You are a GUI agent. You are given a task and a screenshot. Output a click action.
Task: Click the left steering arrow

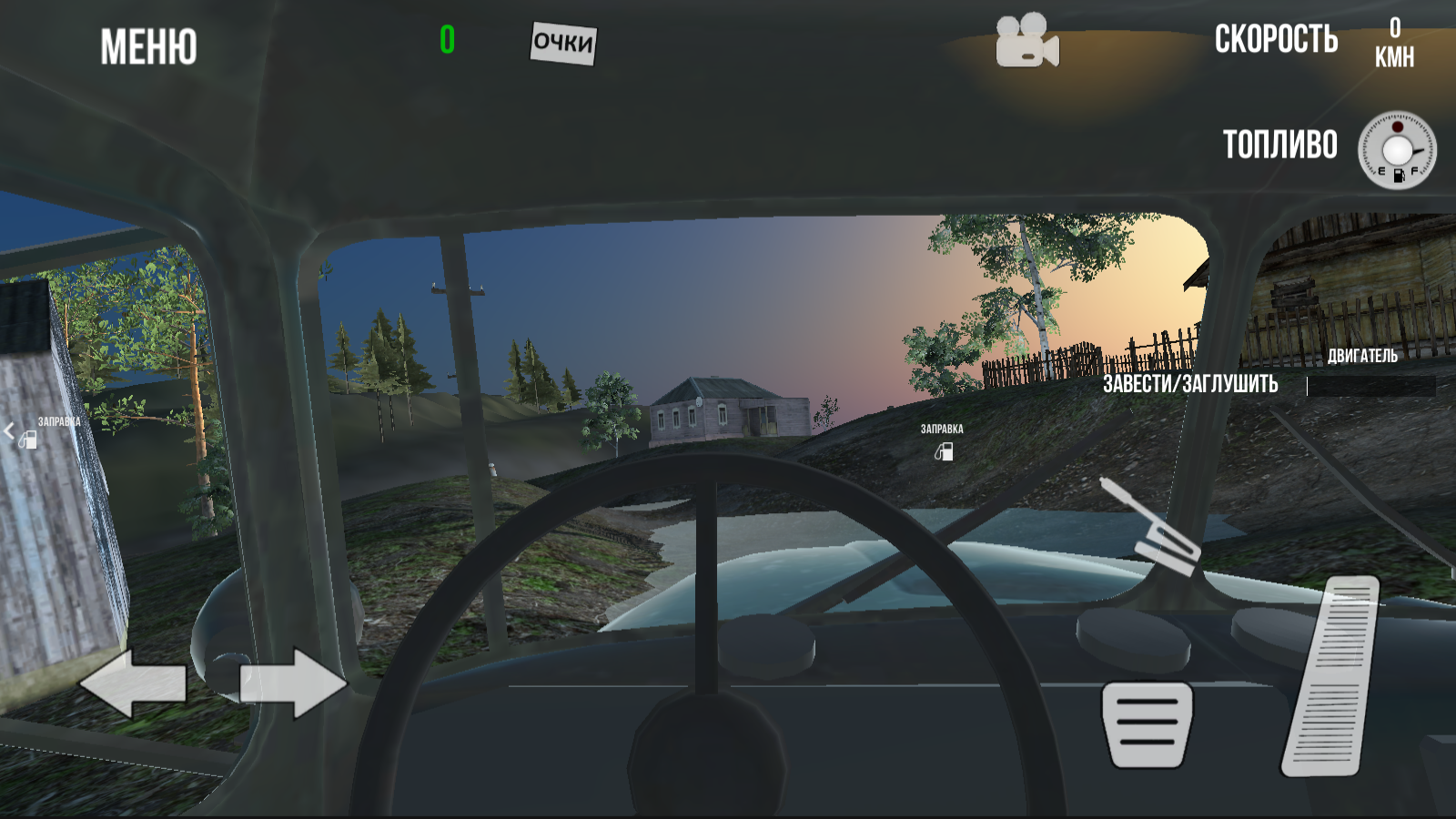pyautogui.click(x=133, y=682)
